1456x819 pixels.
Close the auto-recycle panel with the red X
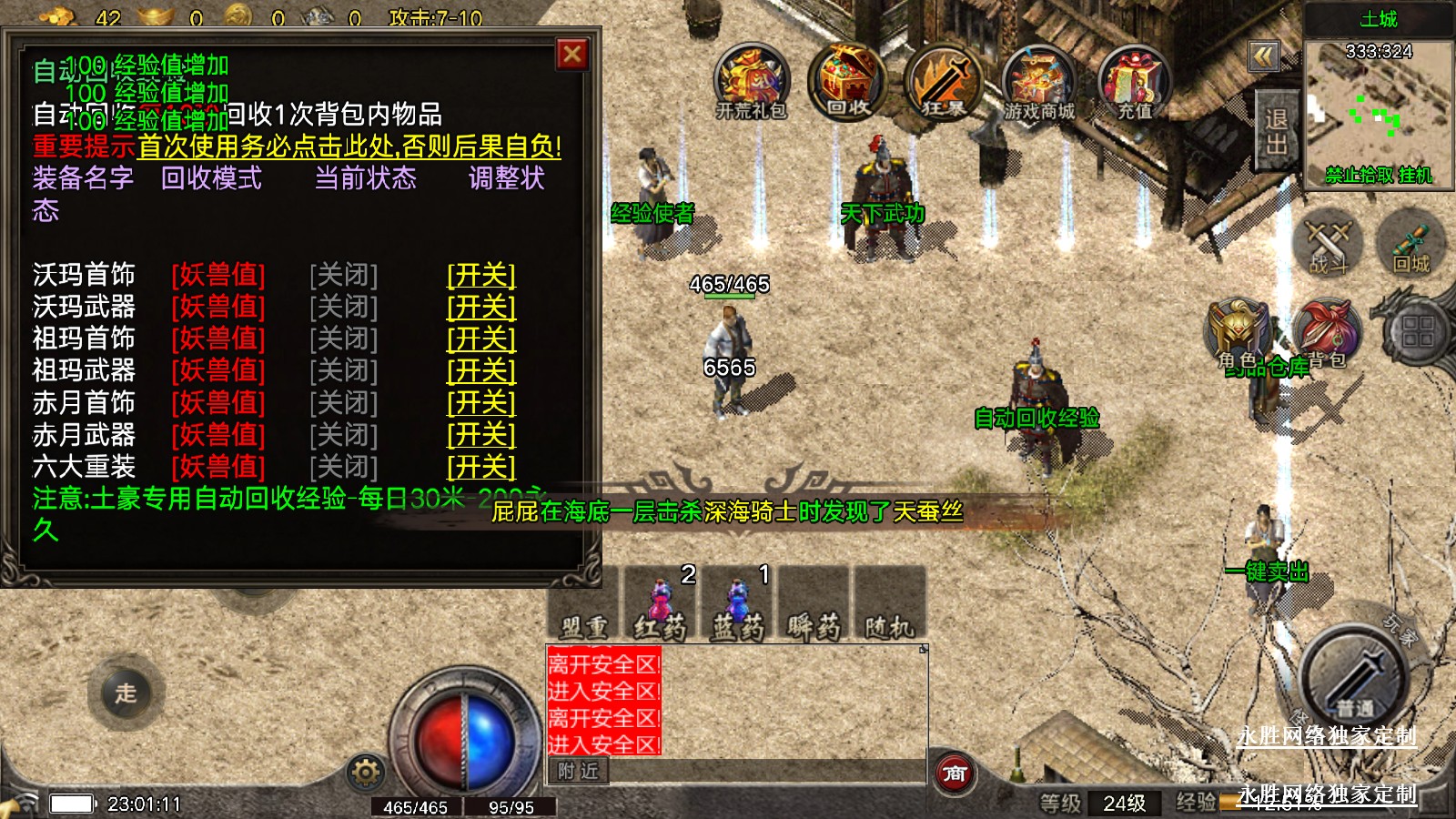pos(572,55)
